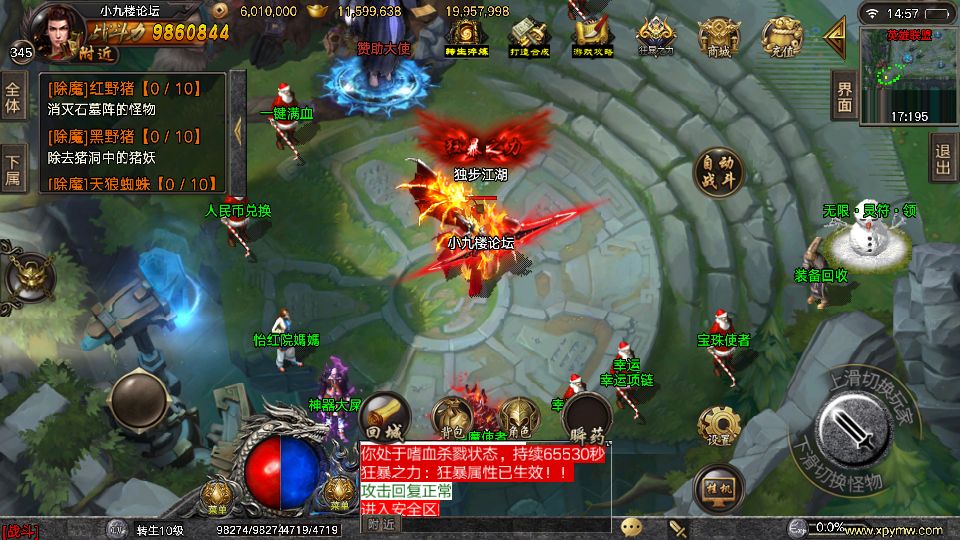The image size is (960, 540).
Task: Click the 退出 exit button
Action: [x=943, y=158]
